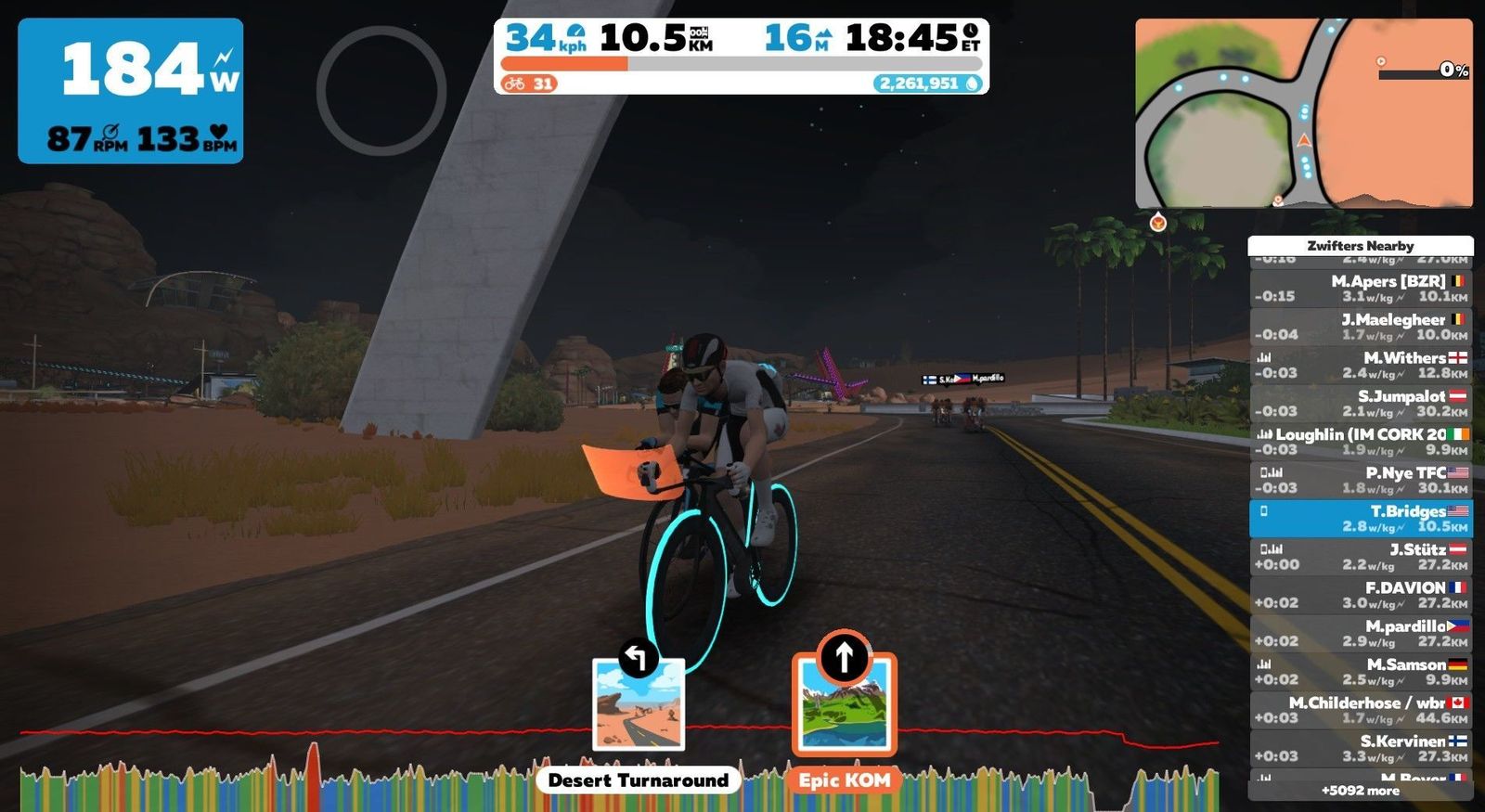Open the minimap in the corner
The height and width of the screenshot is (812, 1485).
(x=1303, y=112)
